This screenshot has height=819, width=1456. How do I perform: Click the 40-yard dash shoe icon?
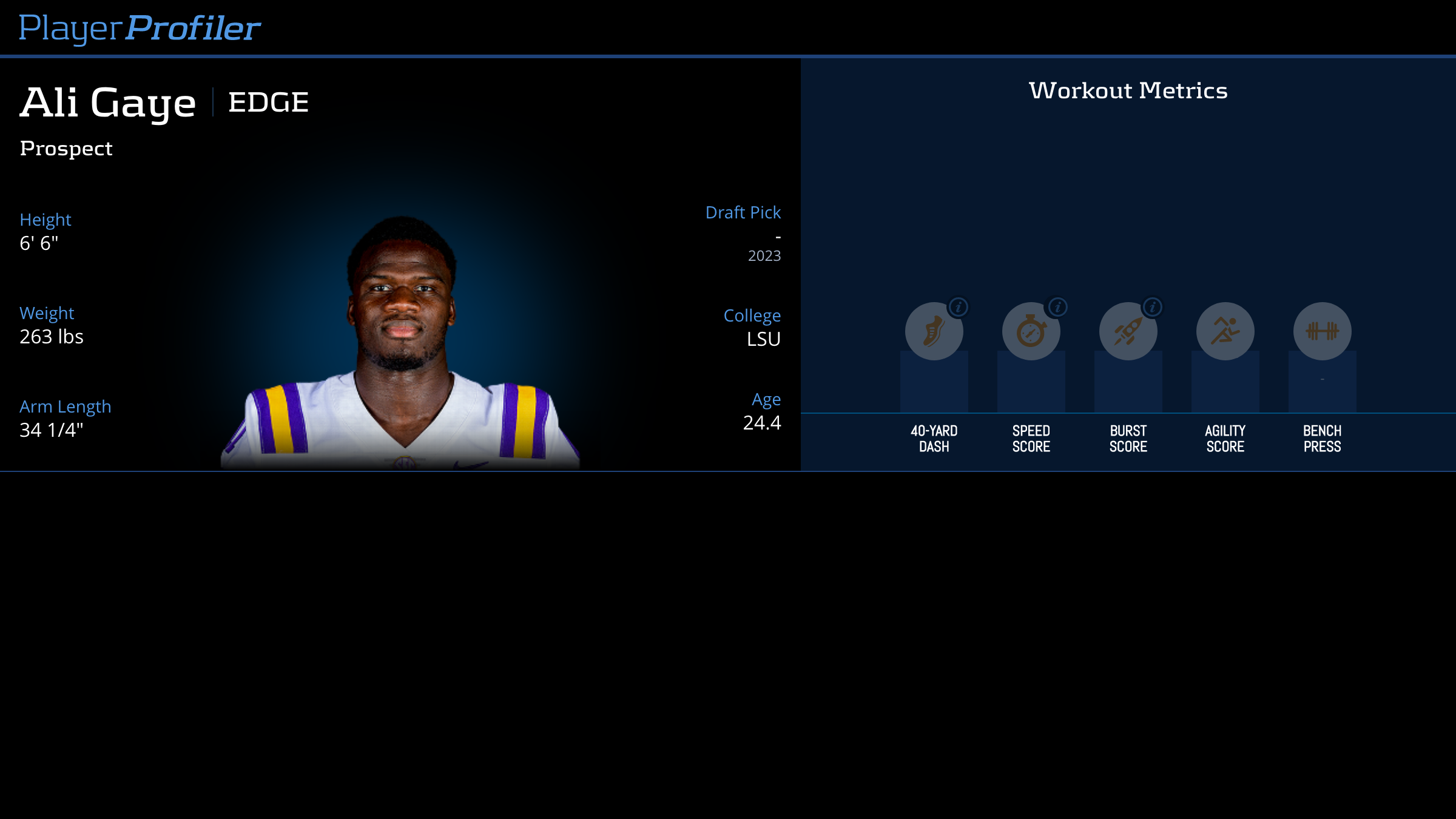point(934,332)
